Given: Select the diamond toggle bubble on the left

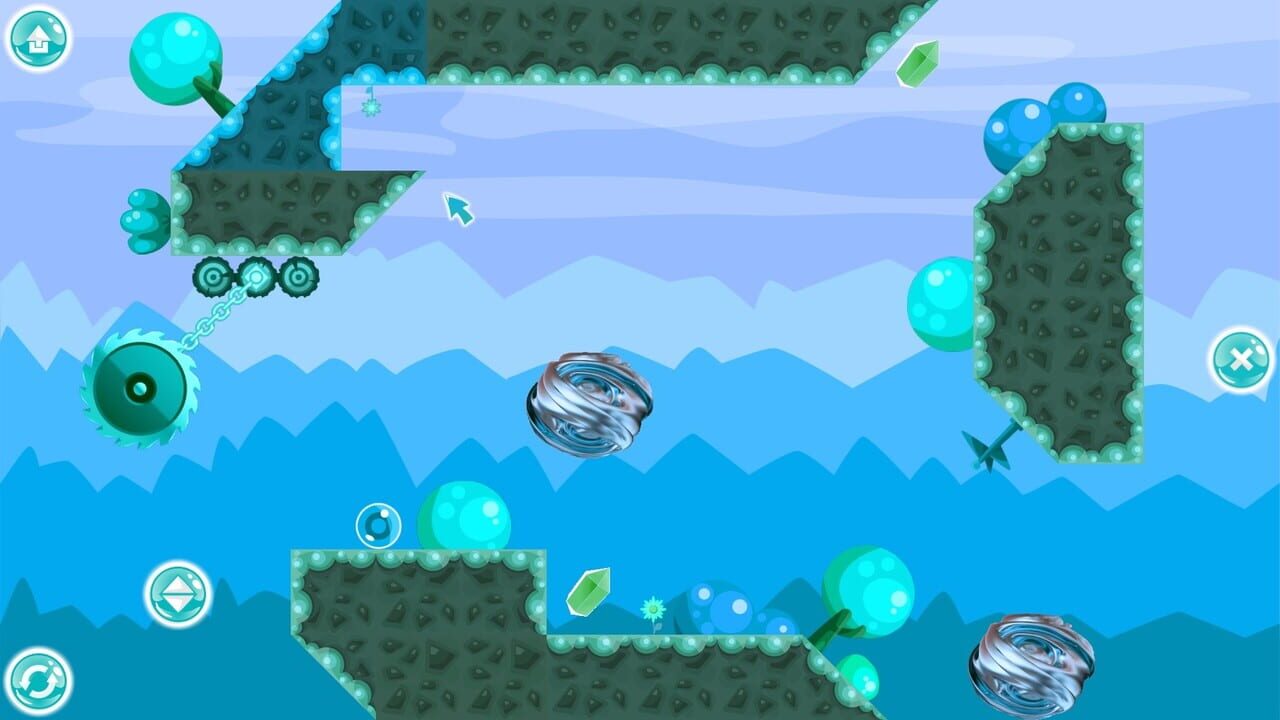Looking at the screenshot, I should [x=177, y=596].
